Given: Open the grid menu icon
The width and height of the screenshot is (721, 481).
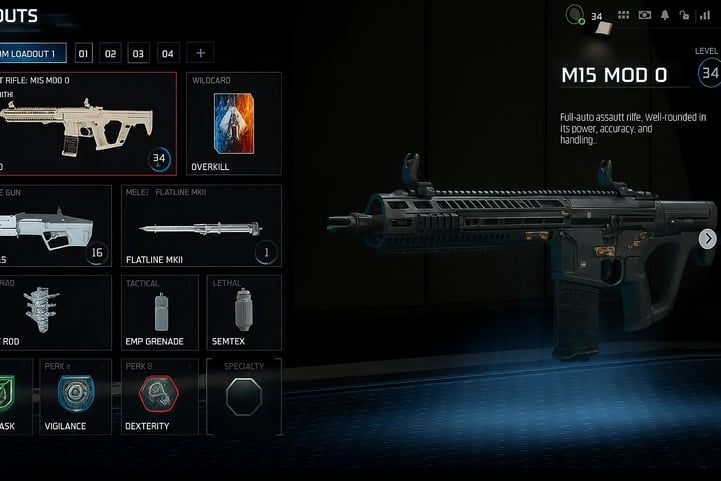Looking at the screenshot, I should (624, 15).
